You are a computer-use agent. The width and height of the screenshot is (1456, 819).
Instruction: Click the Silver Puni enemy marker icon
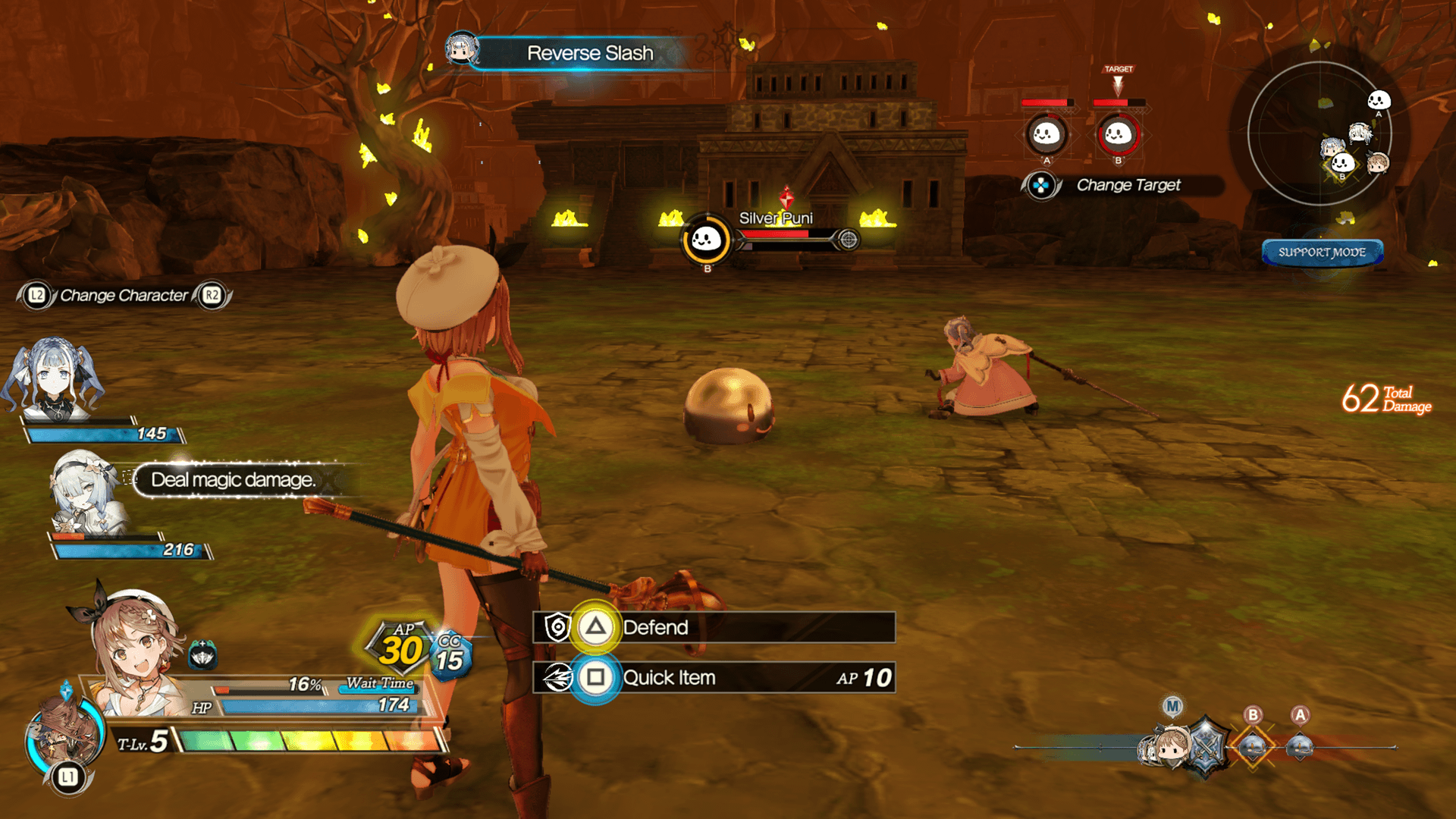[706, 240]
